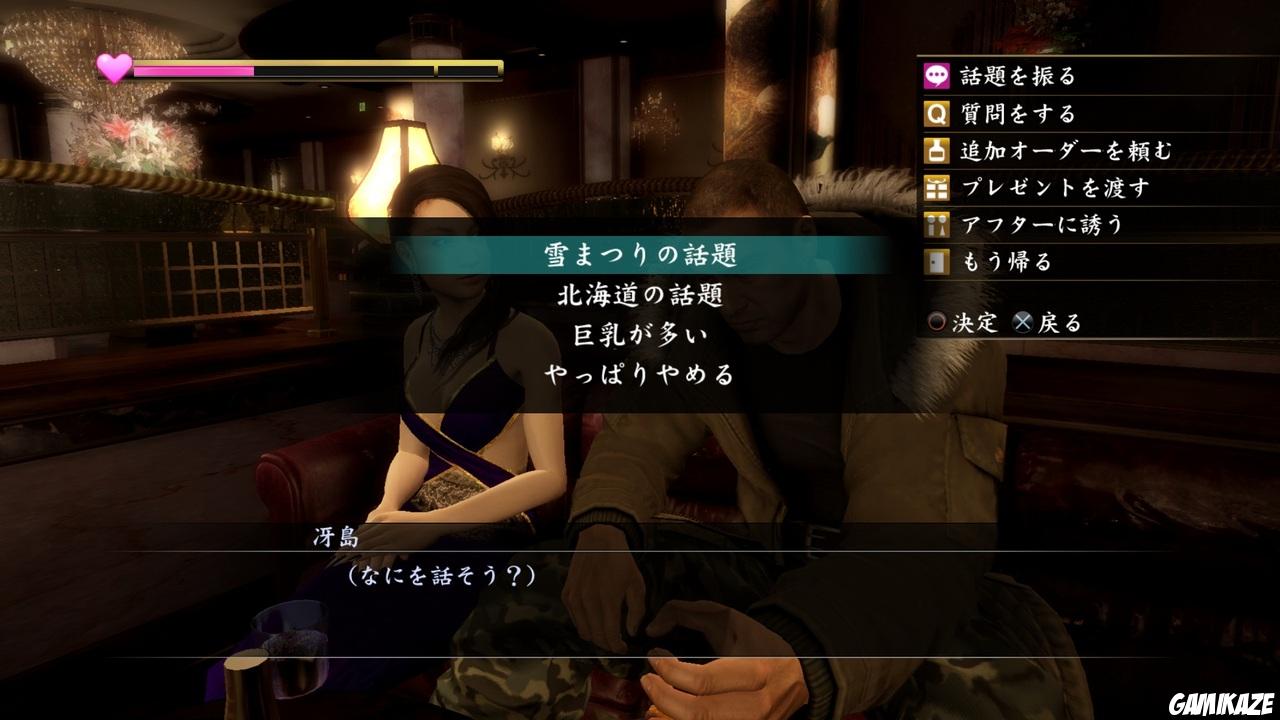The height and width of the screenshot is (720, 1280).
Task: Click the pink heart icon at top left
Action: [x=112, y=68]
